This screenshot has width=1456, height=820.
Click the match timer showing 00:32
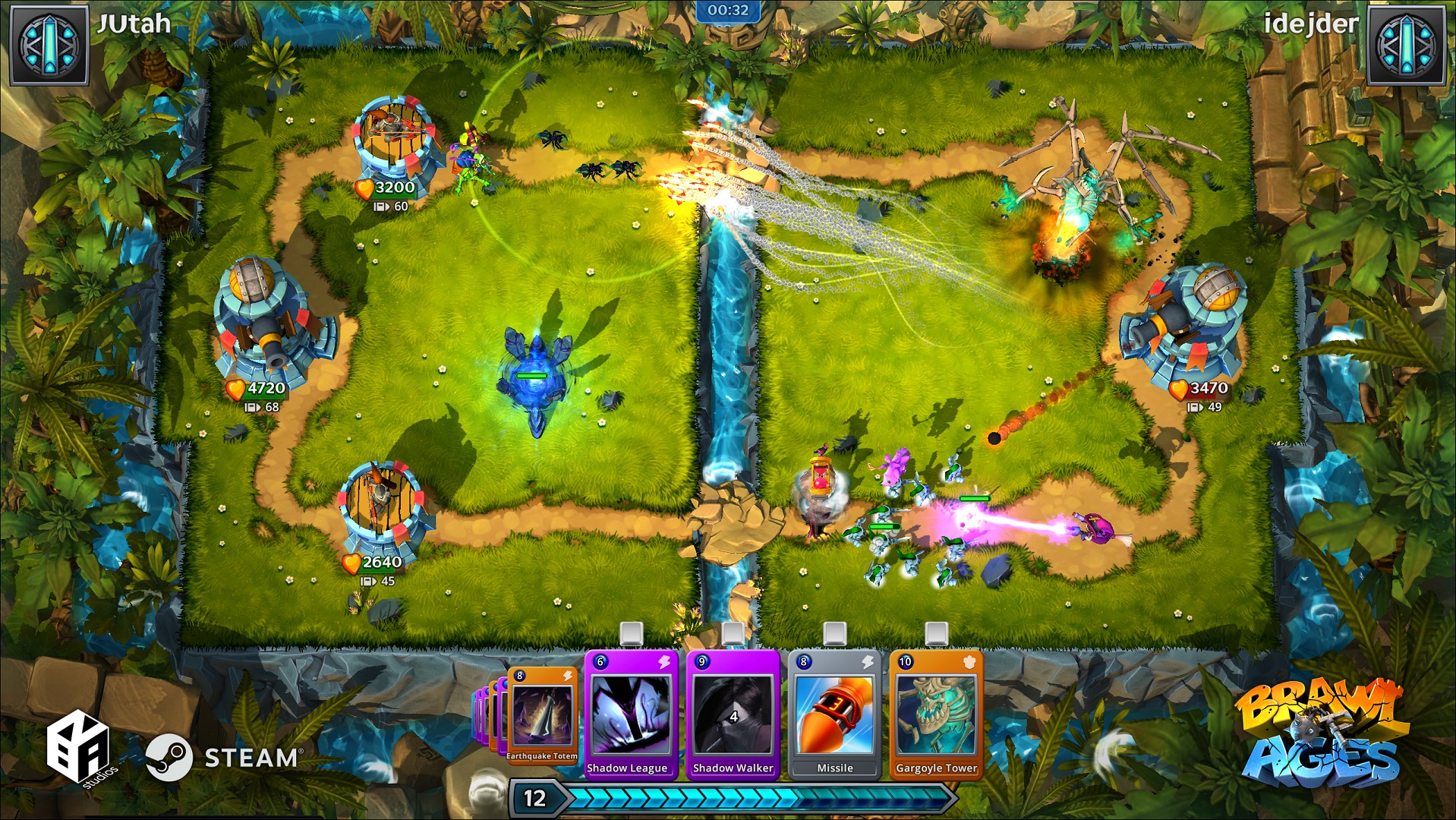728,11
